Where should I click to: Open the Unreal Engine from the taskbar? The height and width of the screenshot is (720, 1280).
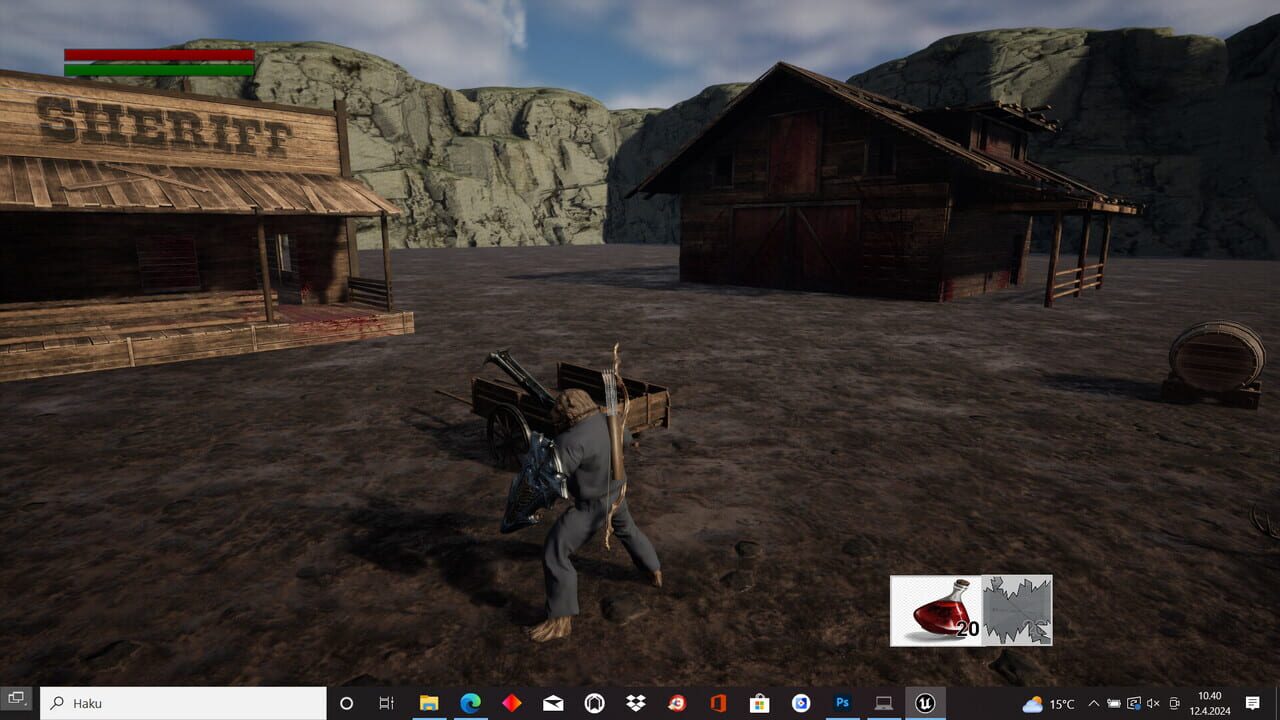pyautogui.click(x=926, y=703)
